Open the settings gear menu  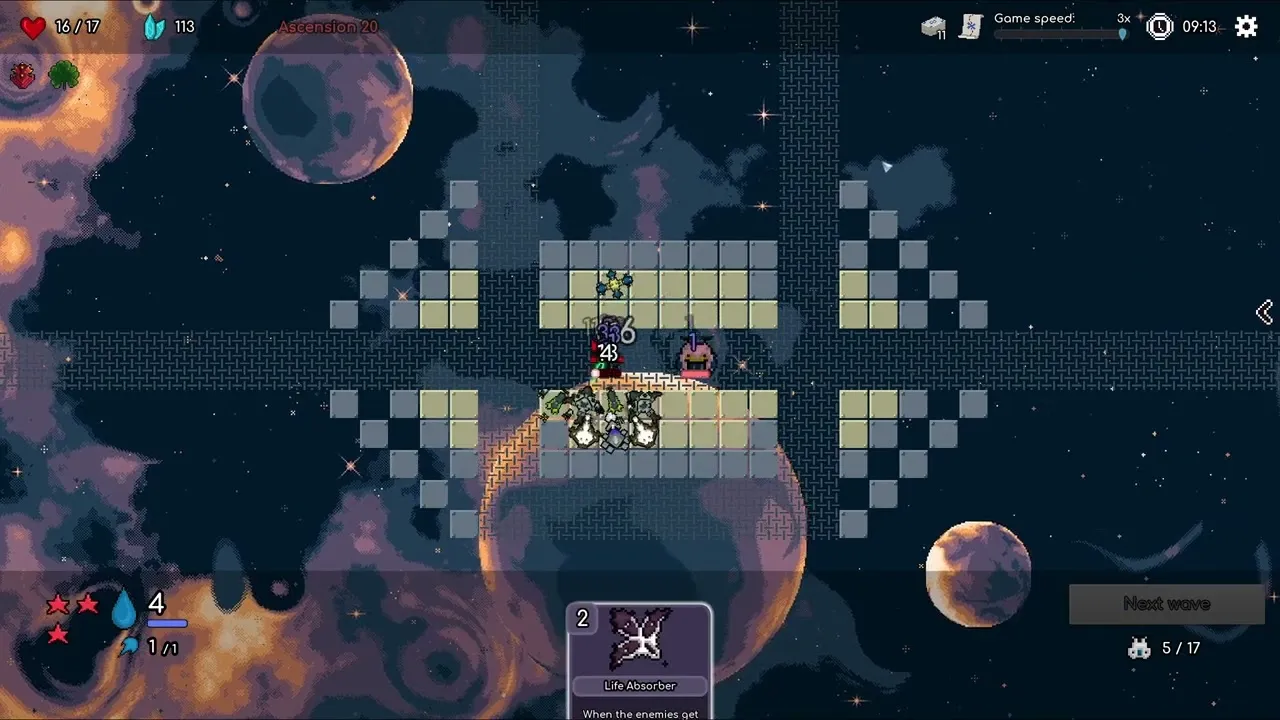(x=1246, y=27)
